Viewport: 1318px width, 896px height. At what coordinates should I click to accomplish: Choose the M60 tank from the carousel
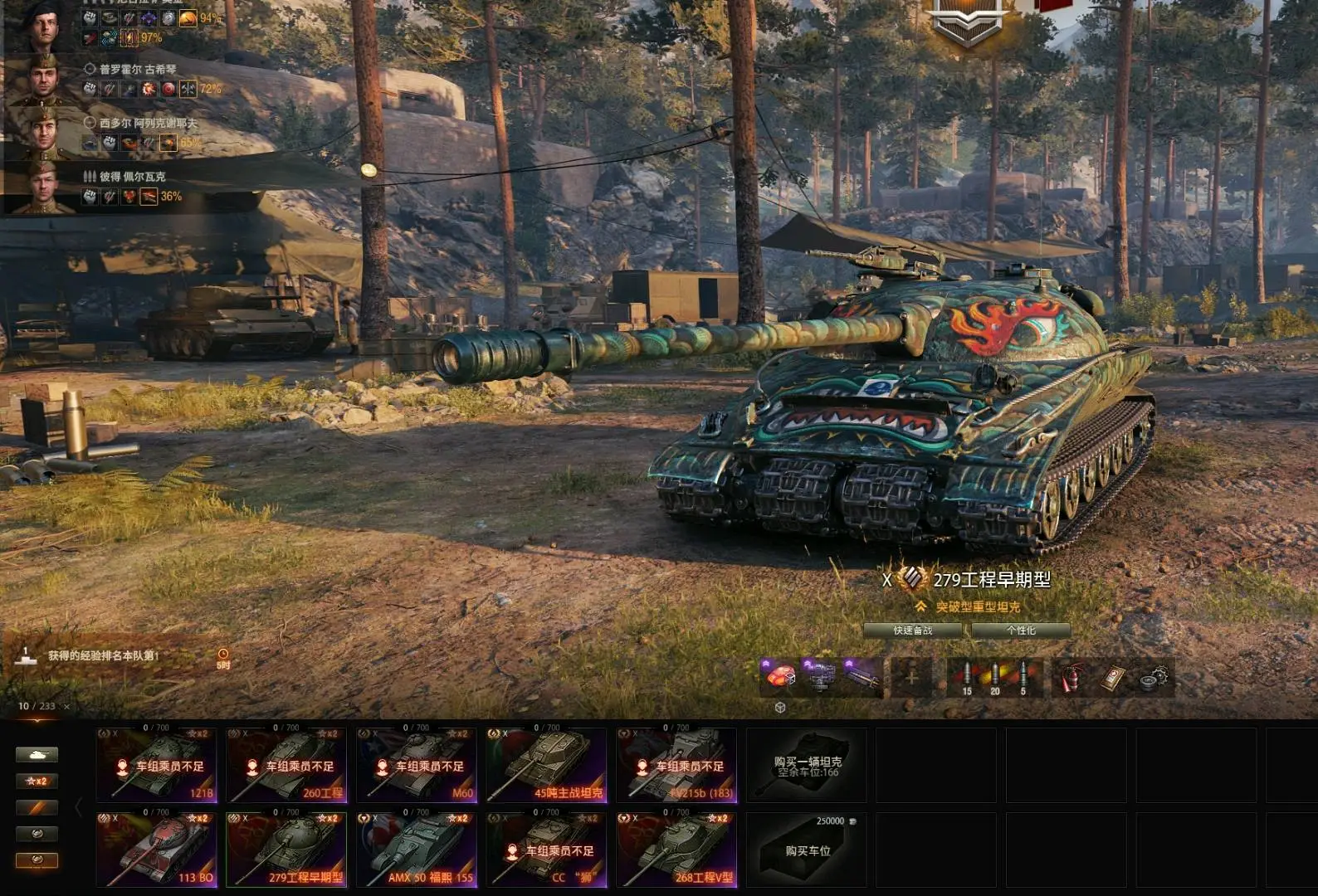point(417,766)
